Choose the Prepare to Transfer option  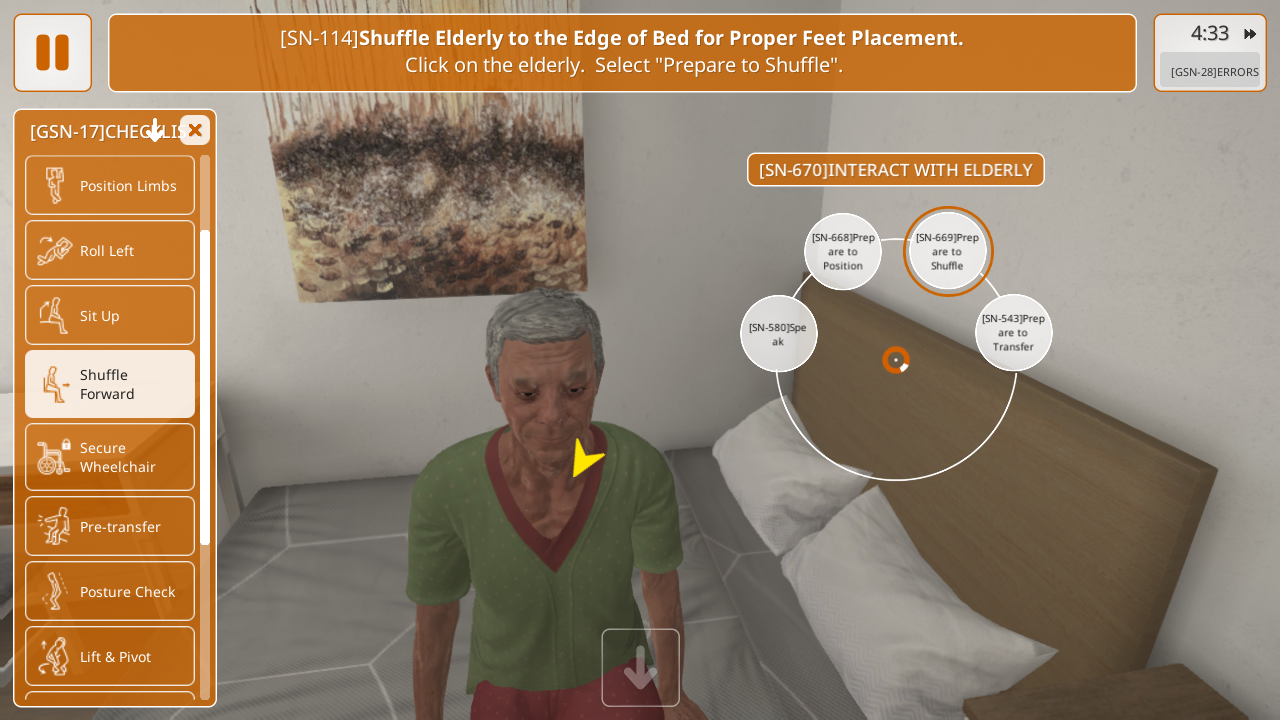pos(1013,332)
